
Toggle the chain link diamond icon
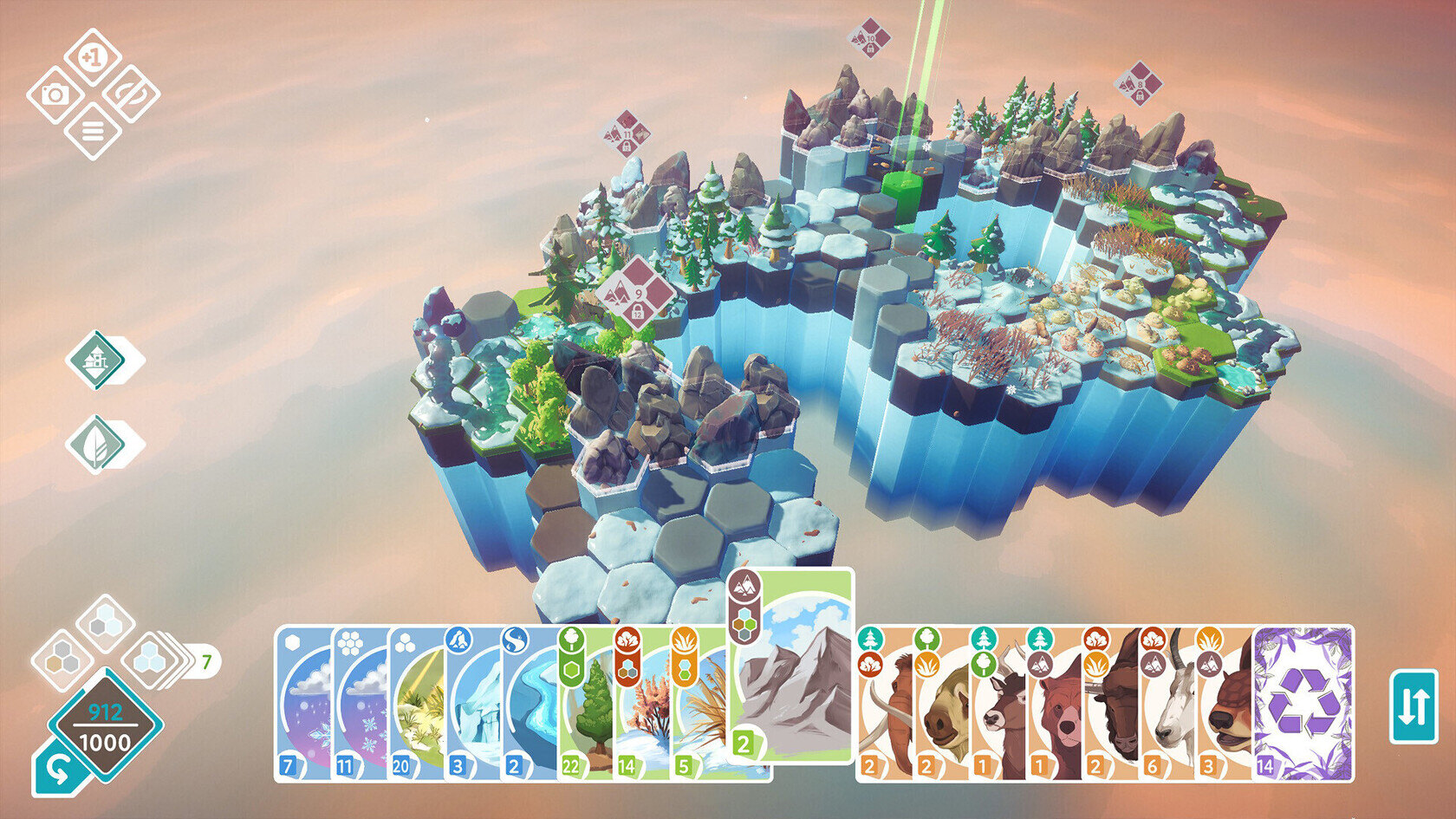click(131, 94)
